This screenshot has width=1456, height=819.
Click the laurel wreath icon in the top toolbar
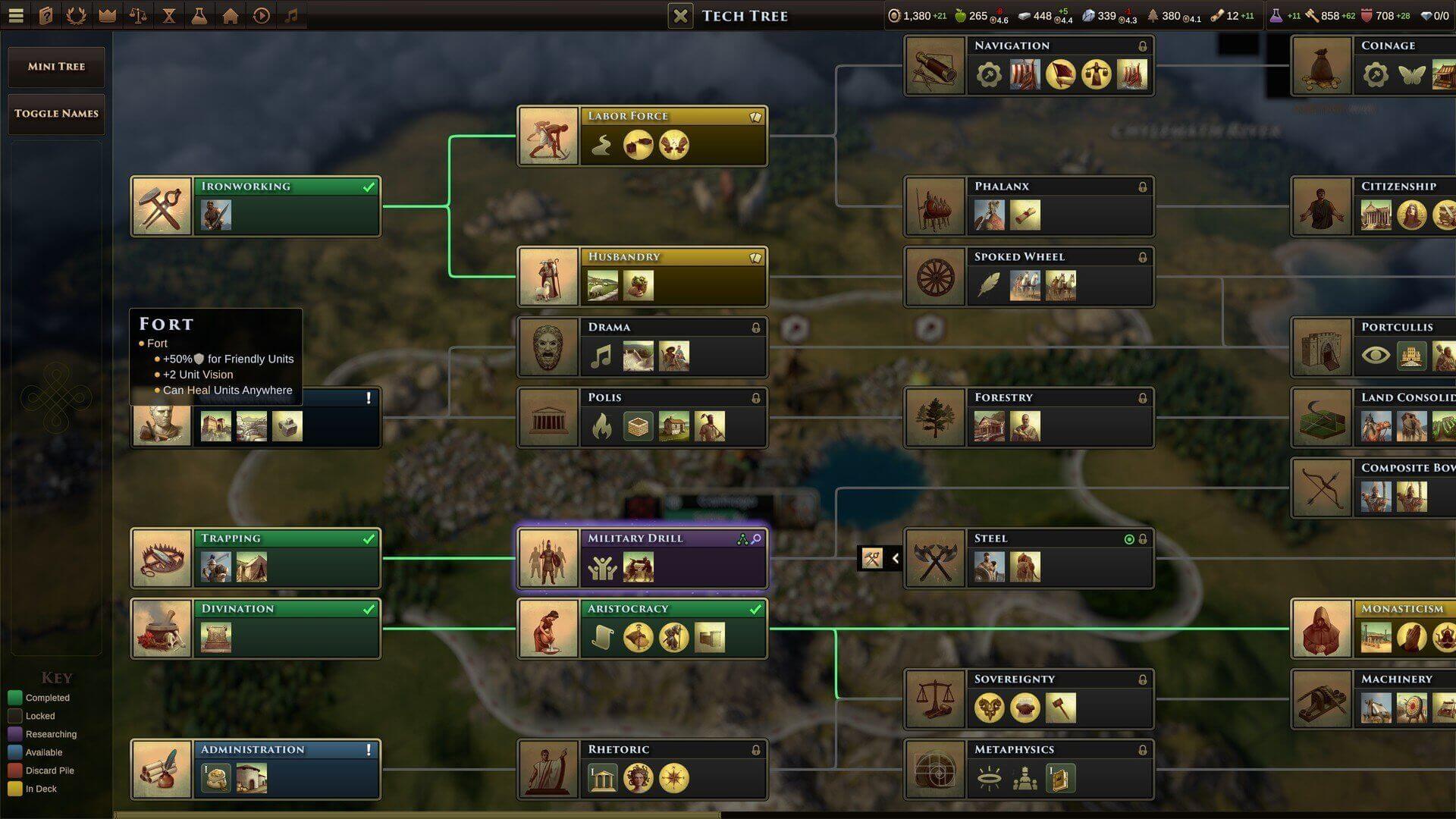[x=76, y=14]
